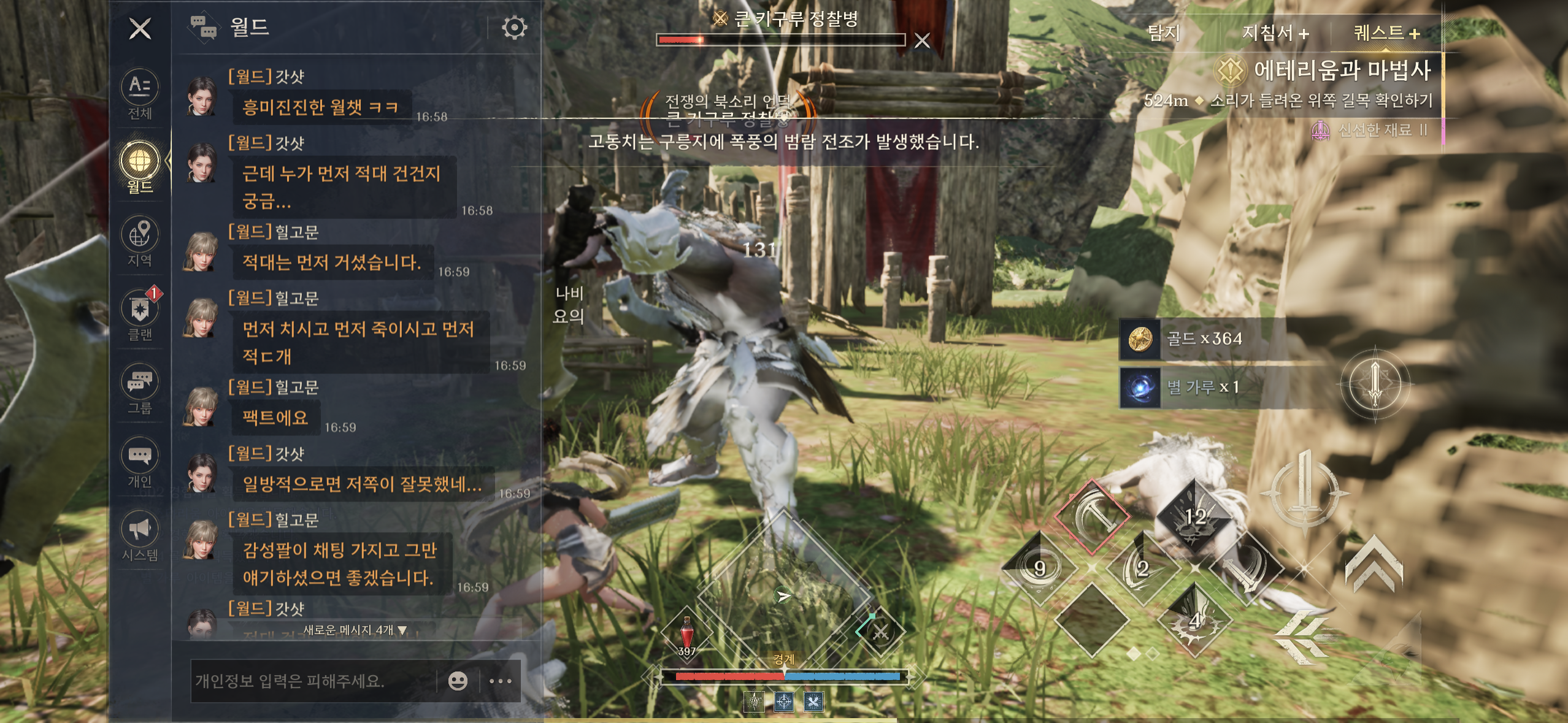Open chat settings gear
The image size is (1568, 723).
point(513,28)
